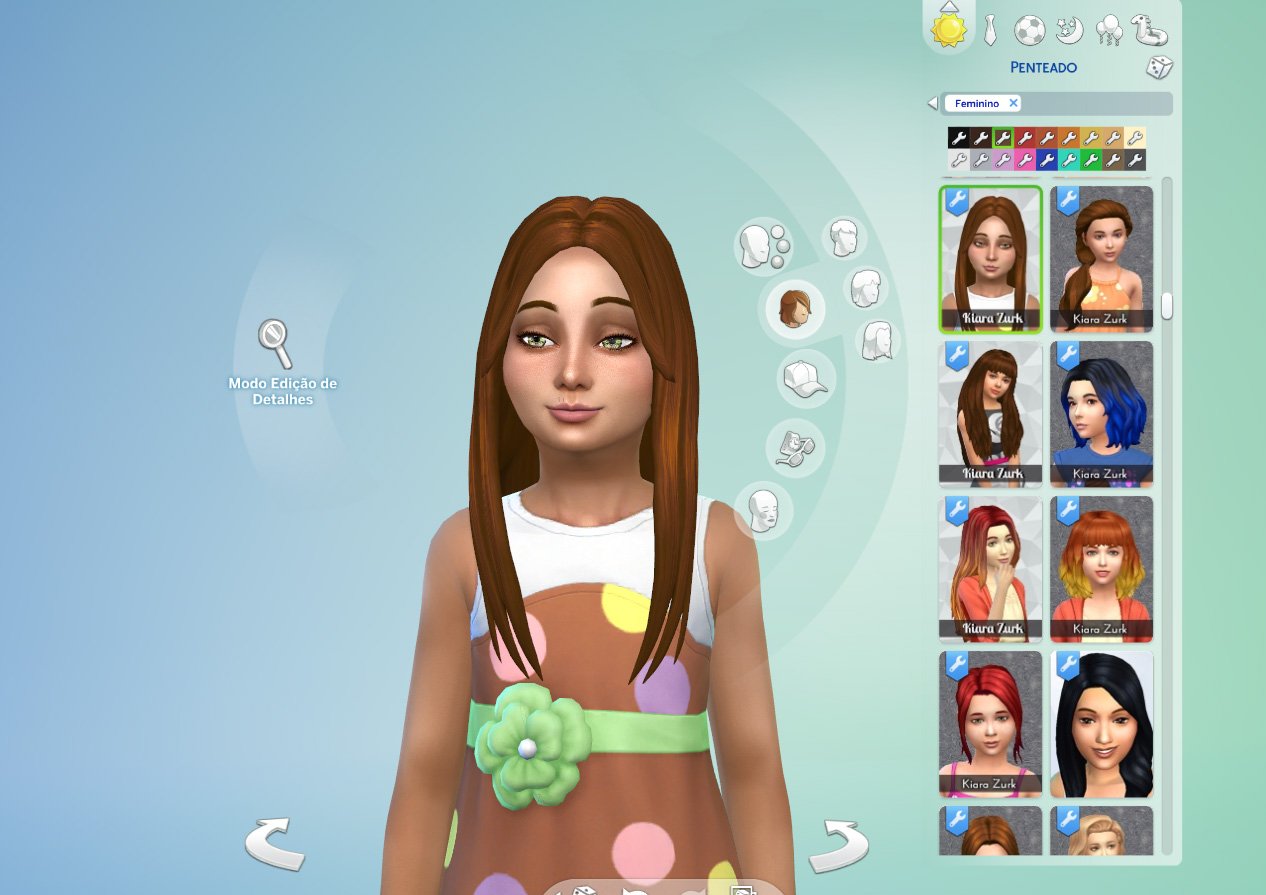Open the formal outfit necktie tab
This screenshot has width=1266, height=895.
[990, 31]
